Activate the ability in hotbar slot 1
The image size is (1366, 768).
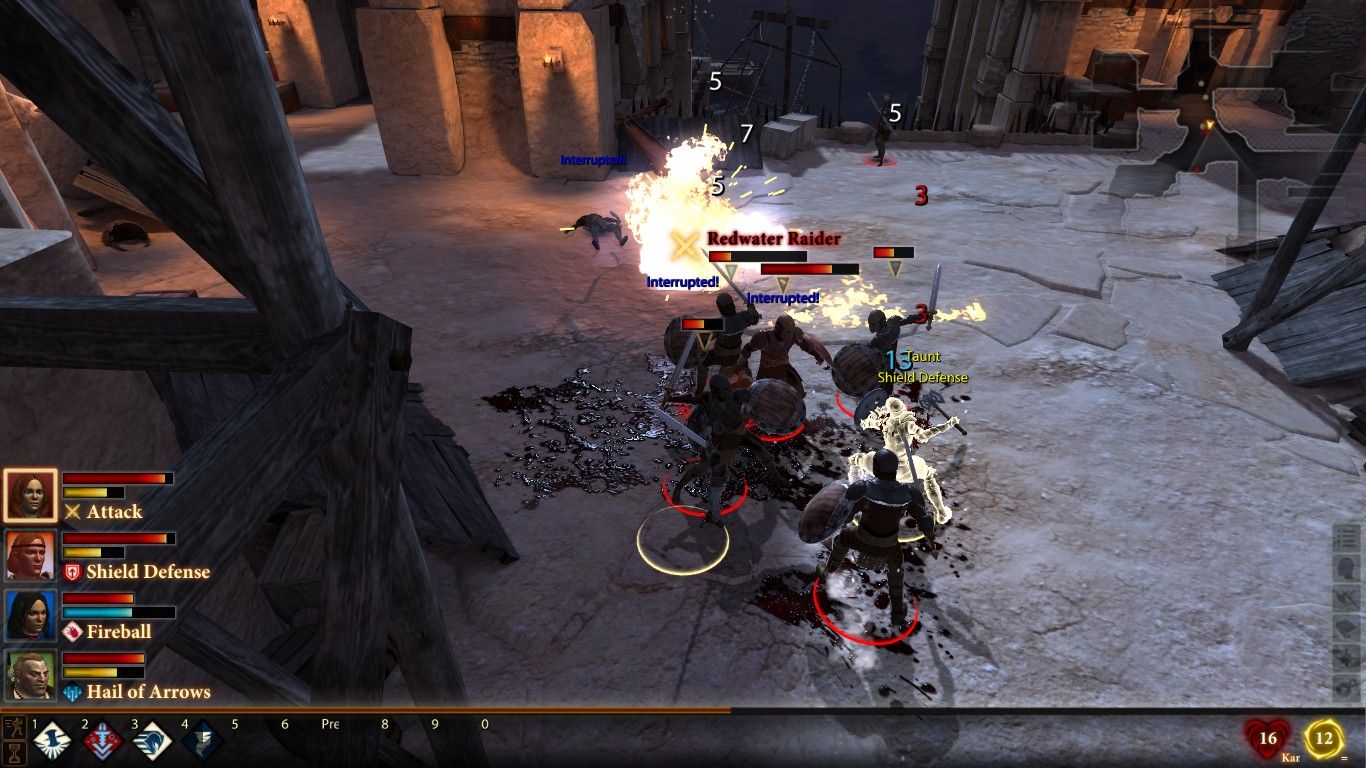tap(52, 741)
